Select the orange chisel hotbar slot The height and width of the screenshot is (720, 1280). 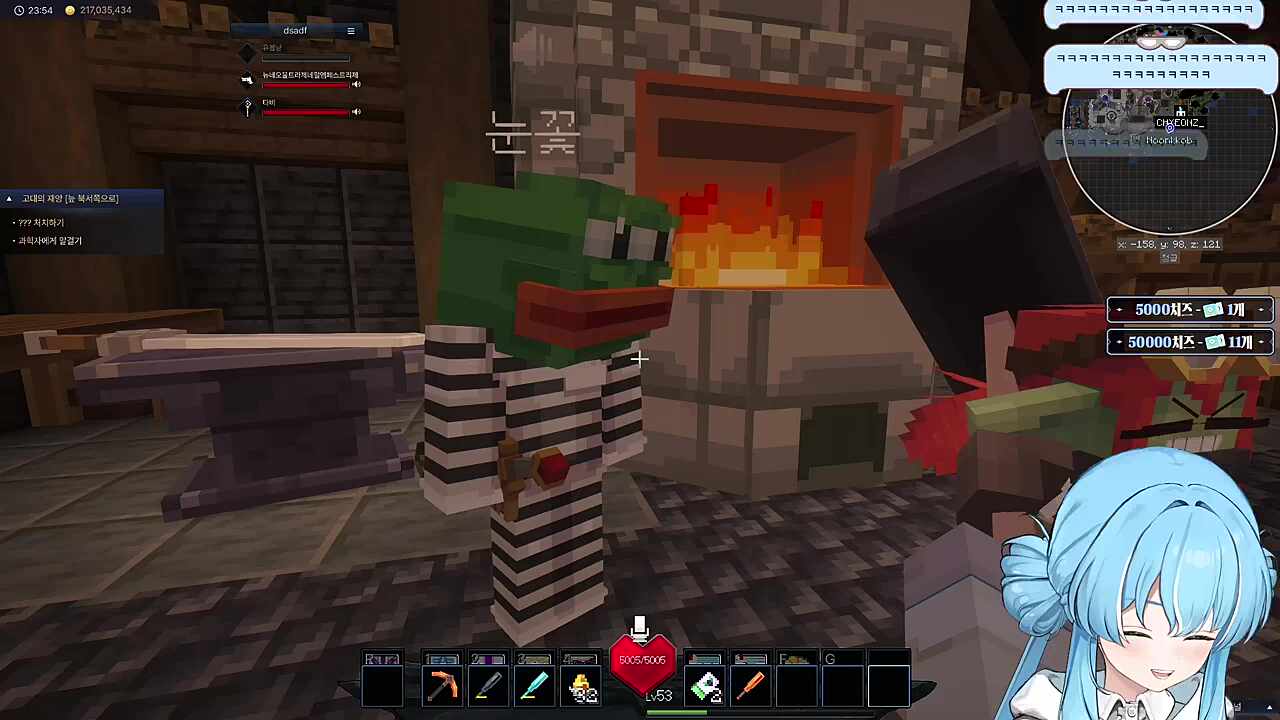click(x=751, y=686)
